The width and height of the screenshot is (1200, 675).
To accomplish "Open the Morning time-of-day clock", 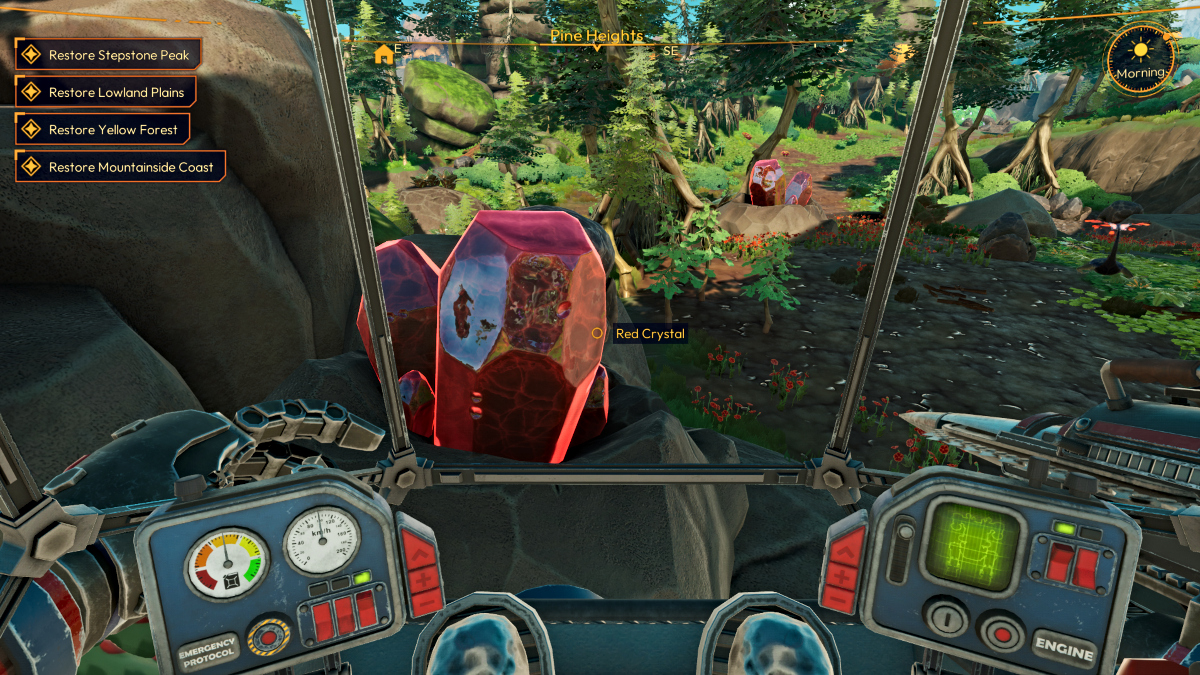I will click(1140, 59).
